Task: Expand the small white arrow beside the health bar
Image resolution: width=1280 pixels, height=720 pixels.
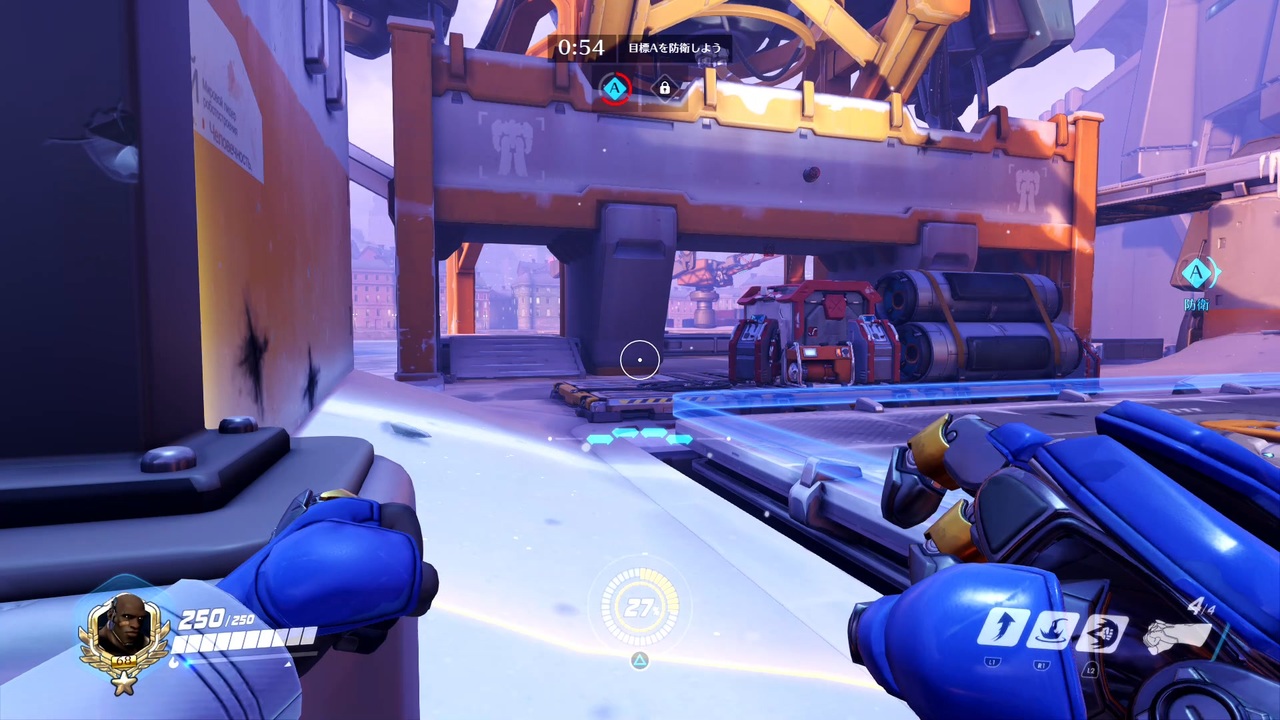Action: [x=288, y=663]
